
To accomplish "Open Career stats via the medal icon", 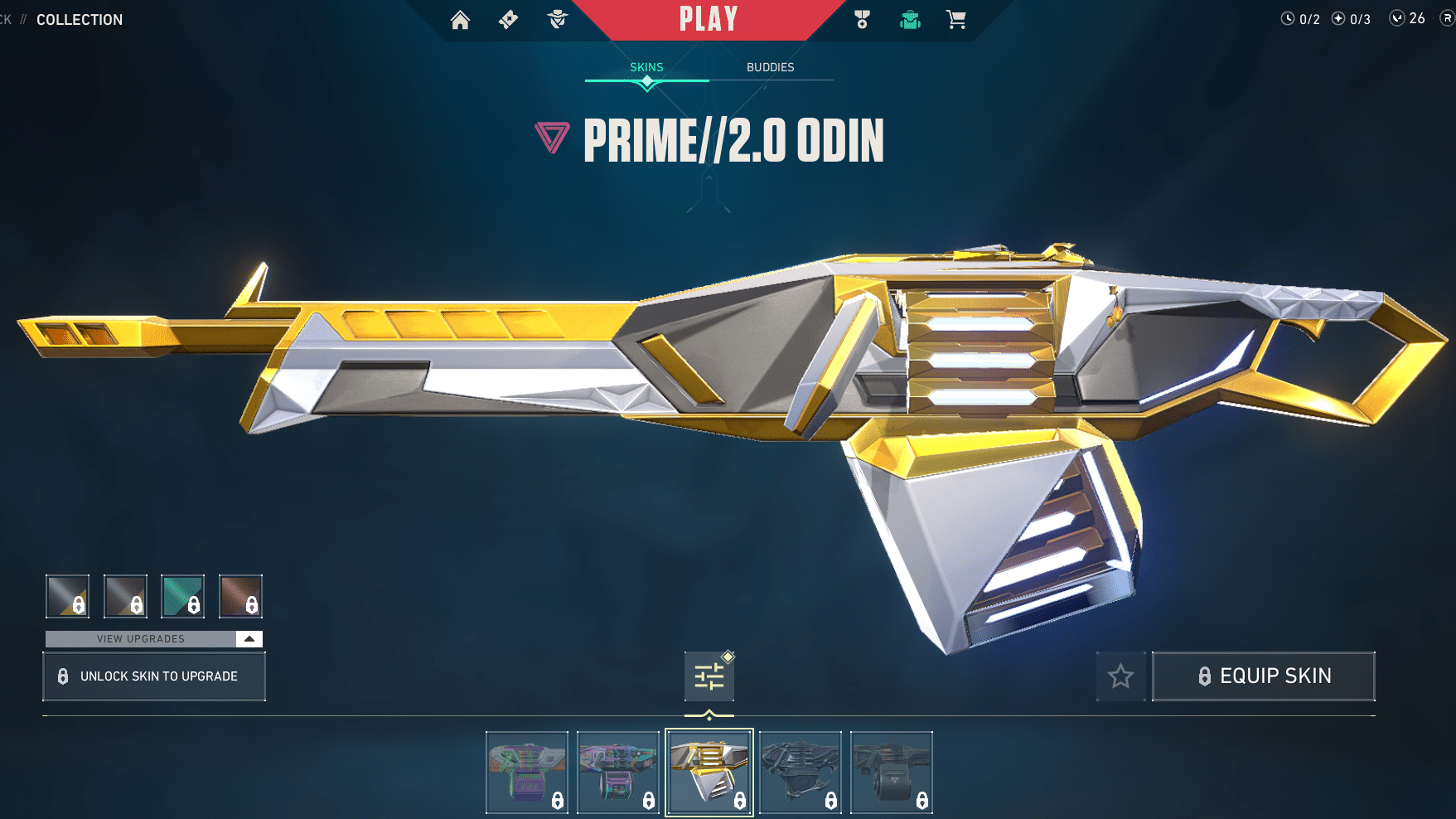I will 862,18.
